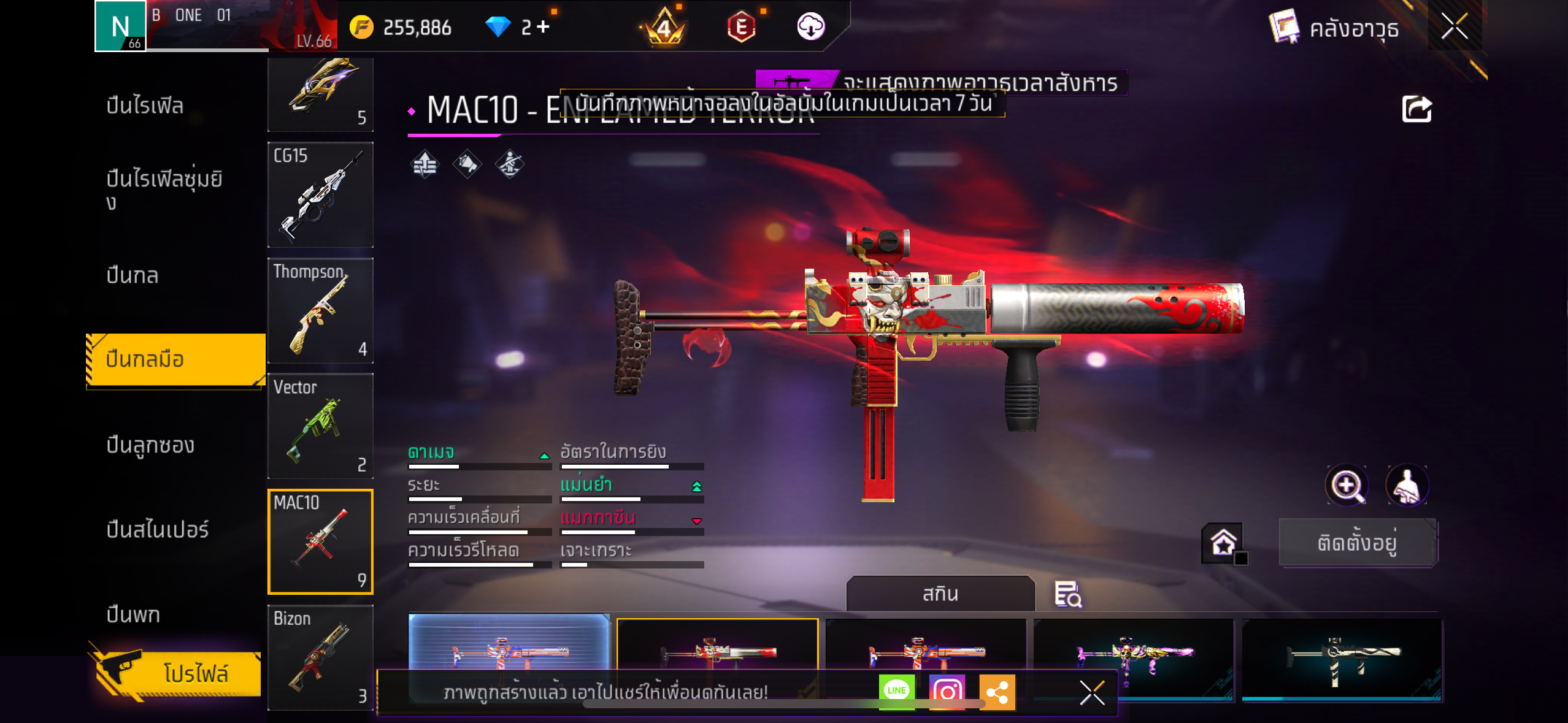Switch to the ปืนกล category
Image resolution: width=1568 pixels, height=723 pixels.
pyautogui.click(x=133, y=275)
